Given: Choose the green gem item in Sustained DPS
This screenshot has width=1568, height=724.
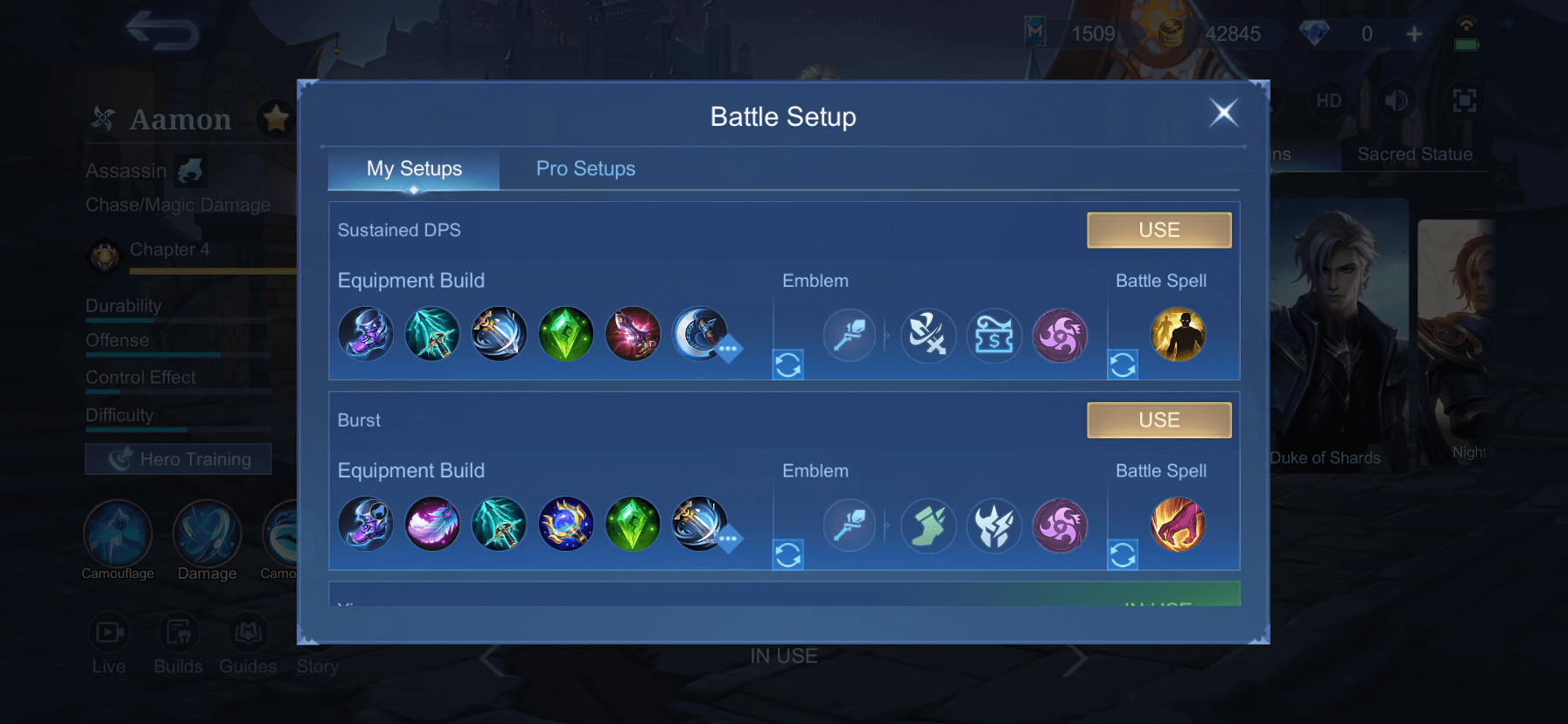Looking at the screenshot, I should coord(566,335).
